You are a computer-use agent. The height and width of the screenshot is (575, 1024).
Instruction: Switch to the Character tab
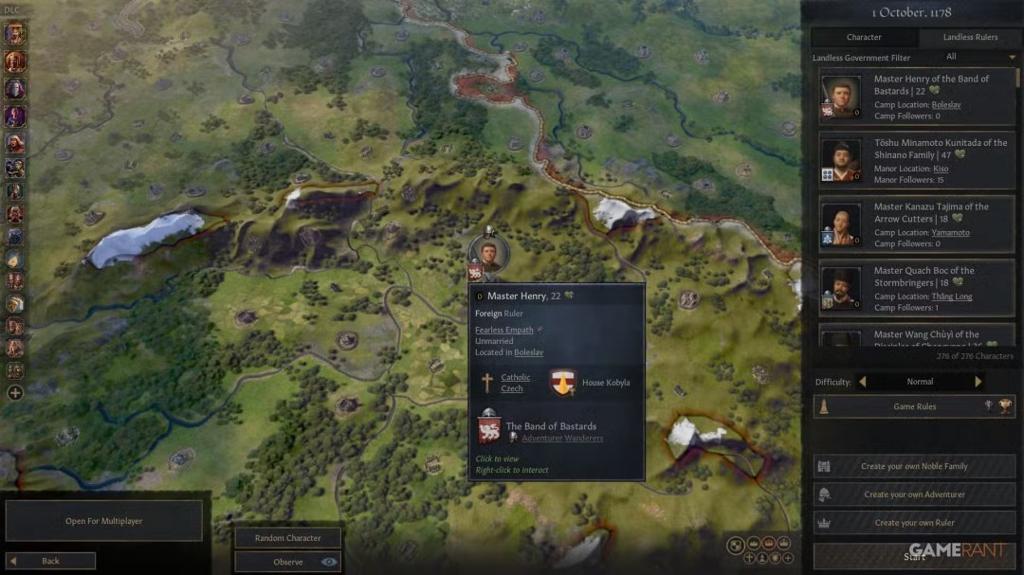click(863, 37)
